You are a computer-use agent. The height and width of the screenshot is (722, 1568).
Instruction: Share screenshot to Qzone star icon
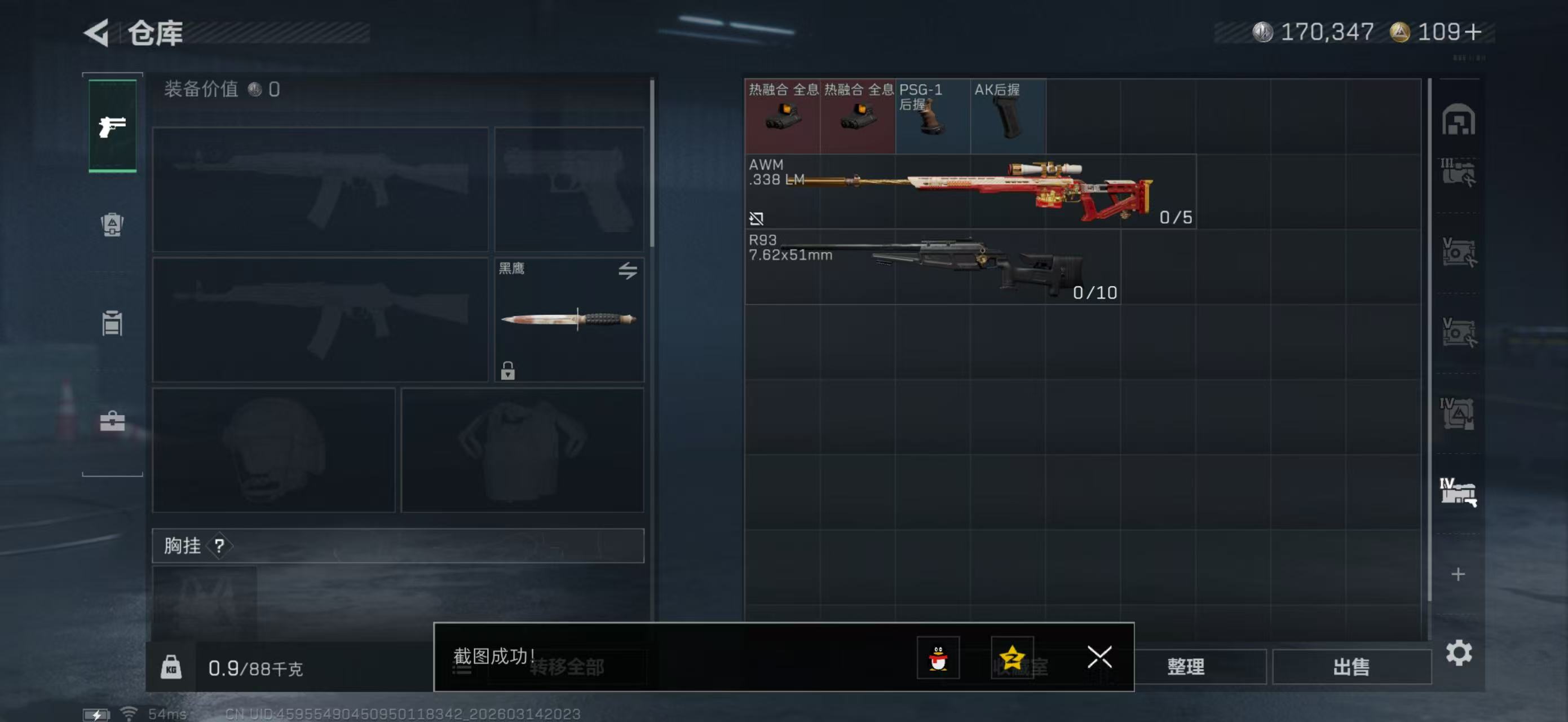tap(1012, 658)
